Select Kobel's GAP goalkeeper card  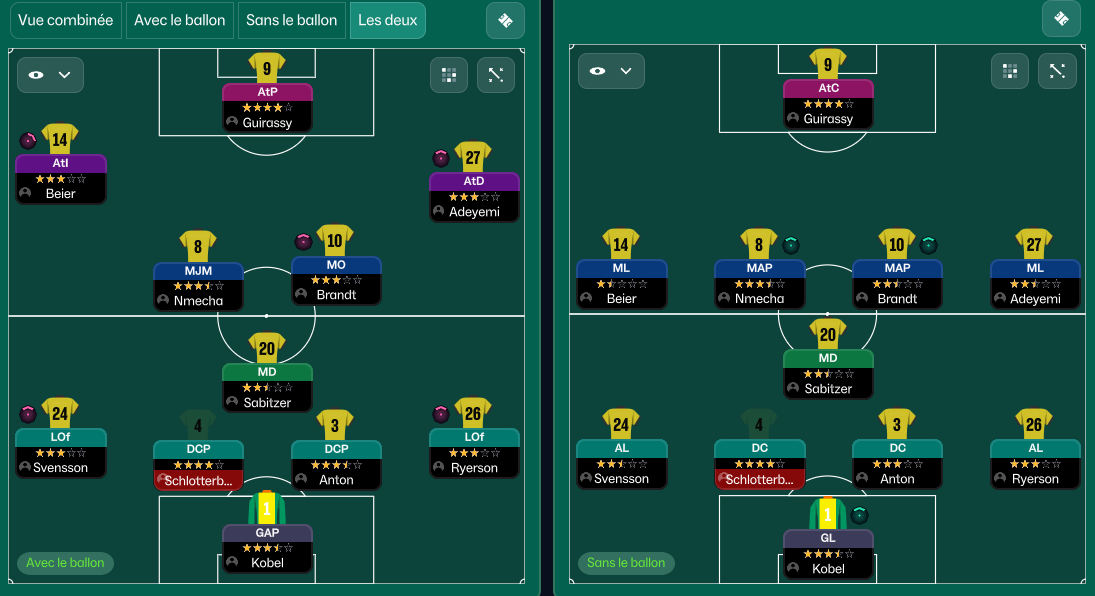pos(267,547)
